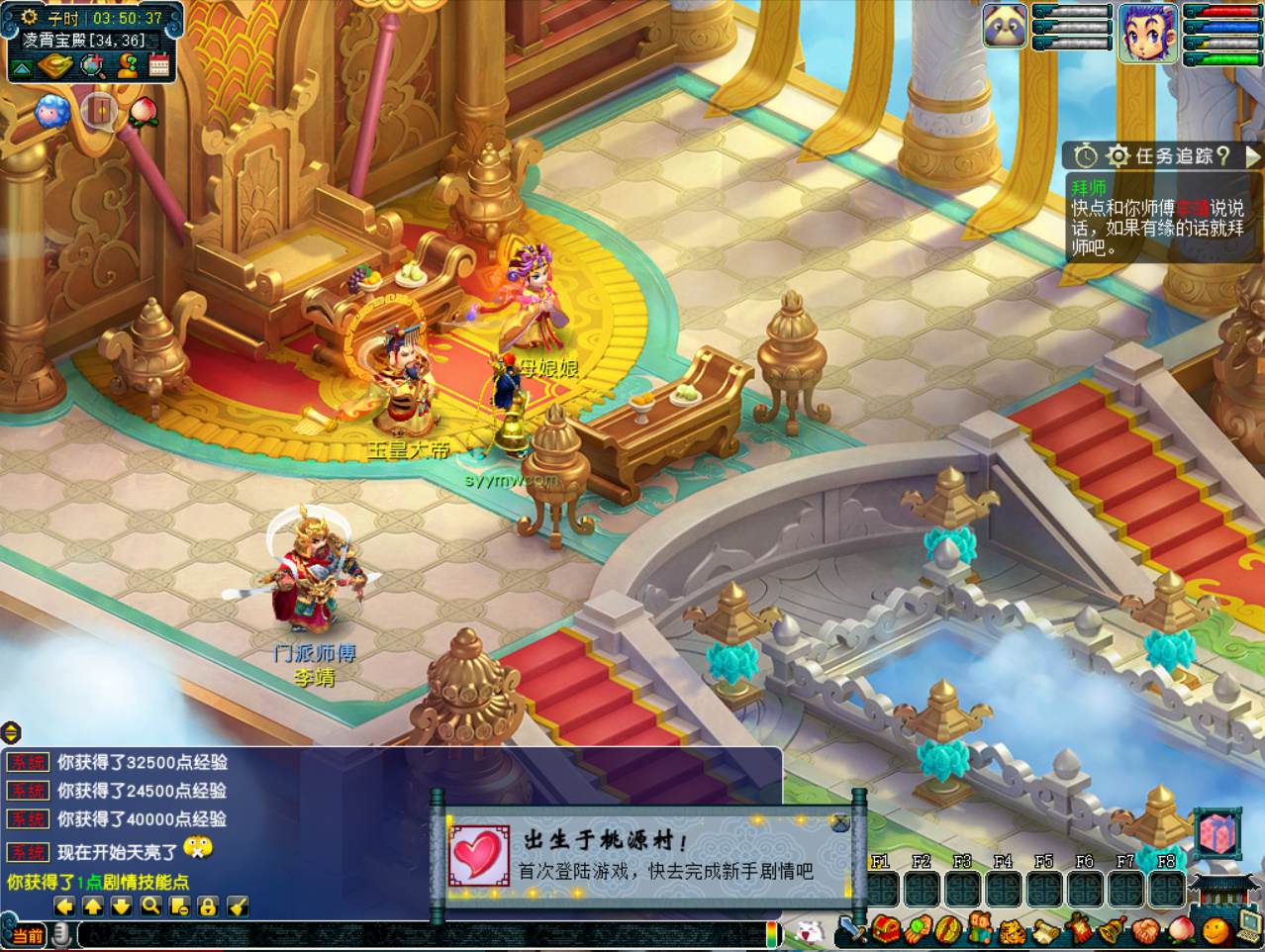
Task: Click the handshake friends icon
Action: pyautogui.click(x=1145, y=930)
